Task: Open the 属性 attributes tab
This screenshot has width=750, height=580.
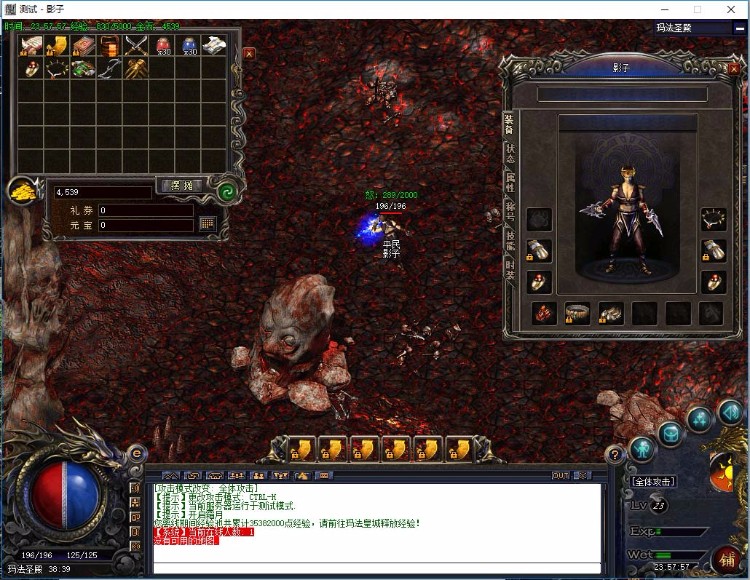Action: (x=509, y=184)
